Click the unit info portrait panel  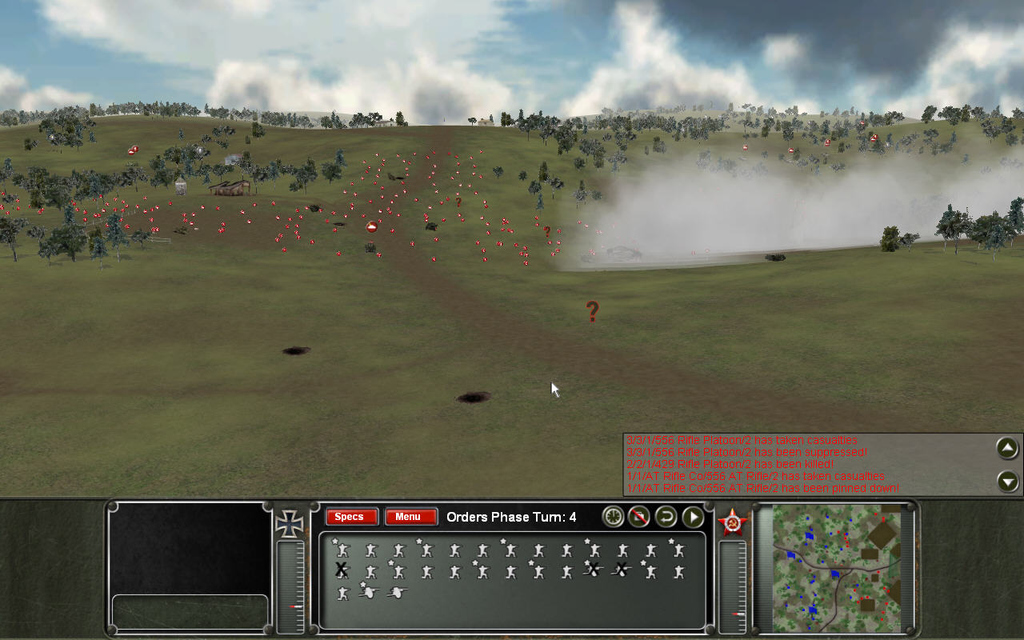pos(189,548)
